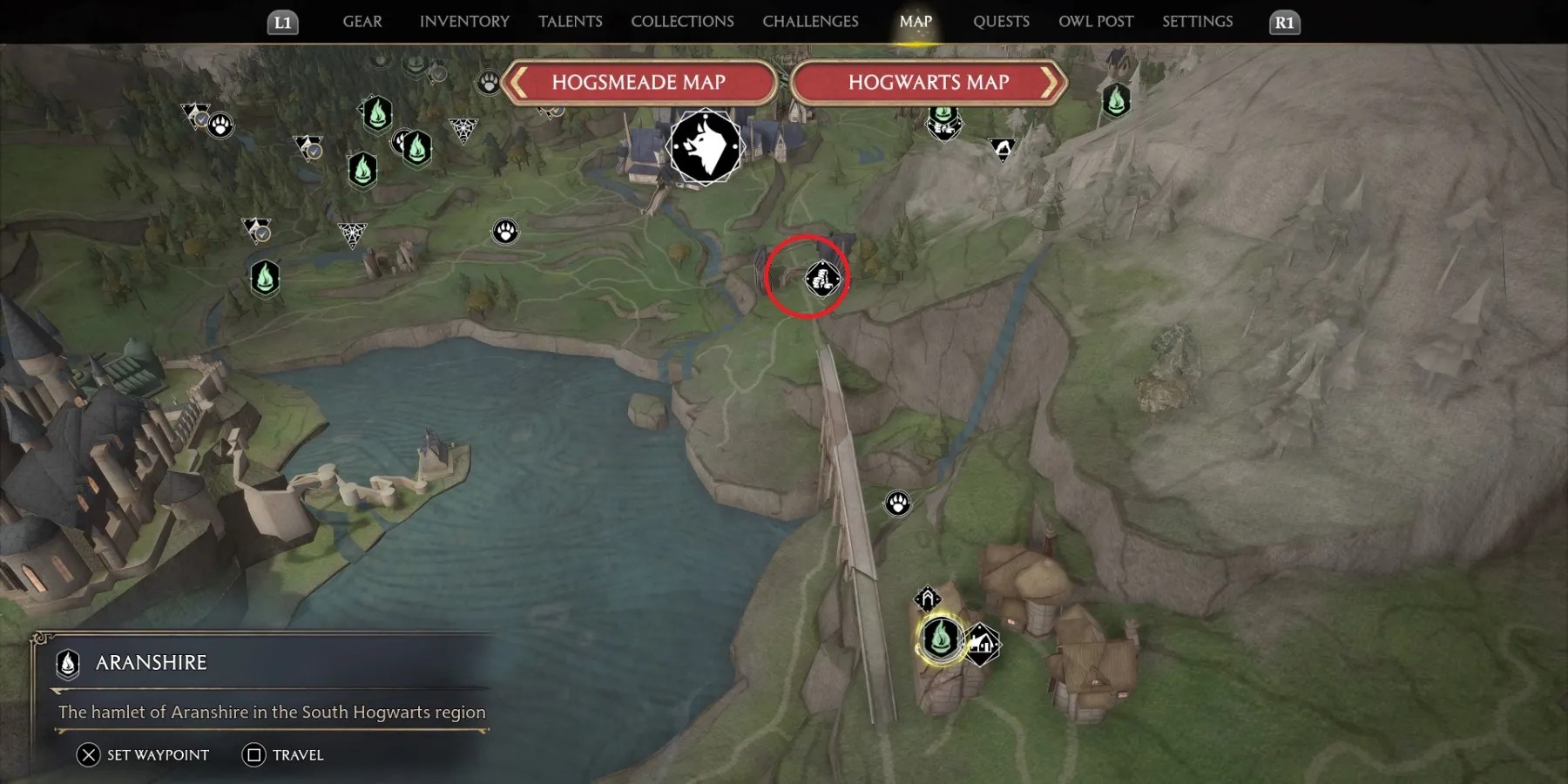Switch to the Challenges tab
Viewport: 1568px width, 784px height.
[810, 22]
